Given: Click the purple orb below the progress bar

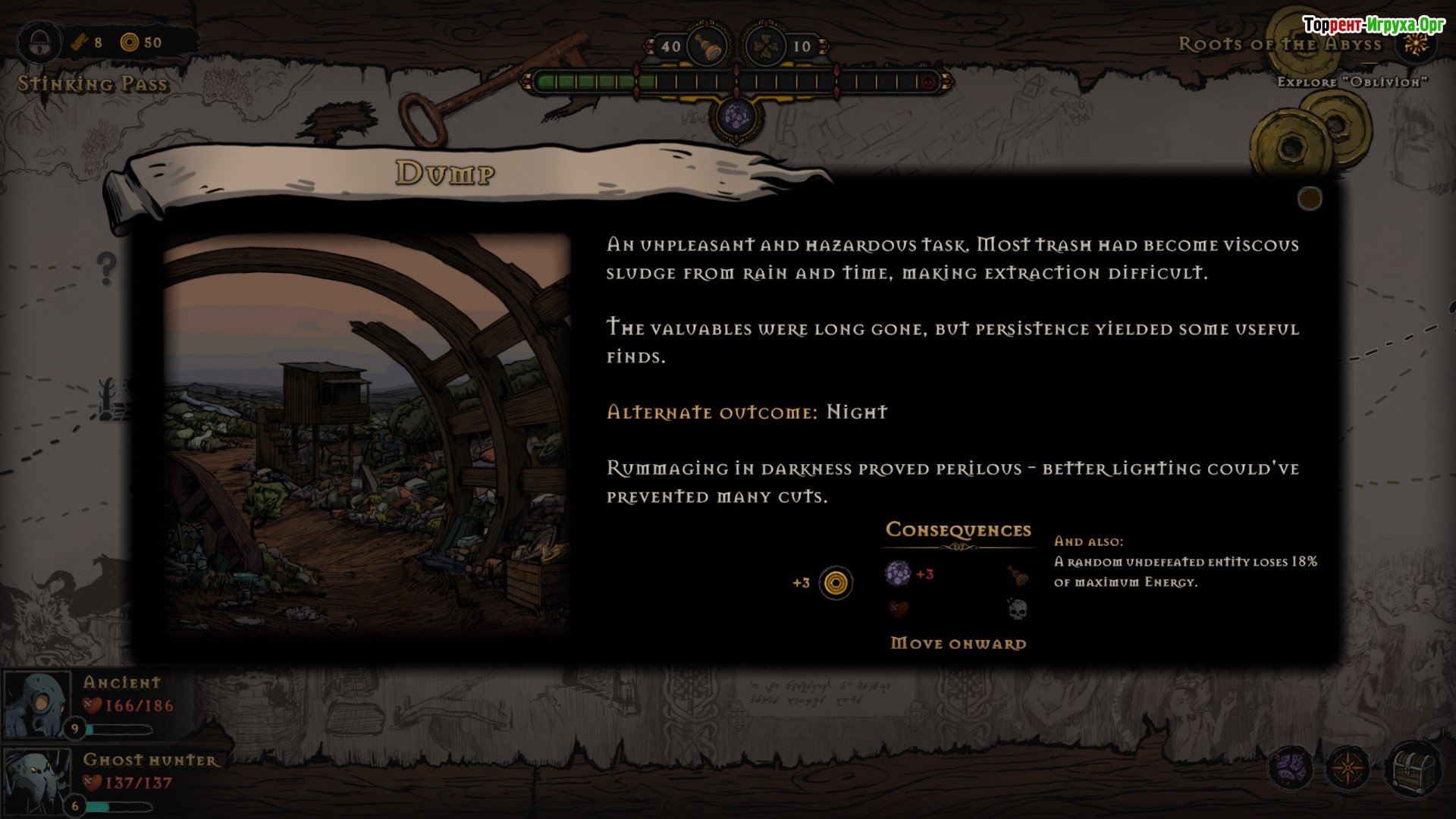Looking at the screenshot, I should (x=736, y=118).
